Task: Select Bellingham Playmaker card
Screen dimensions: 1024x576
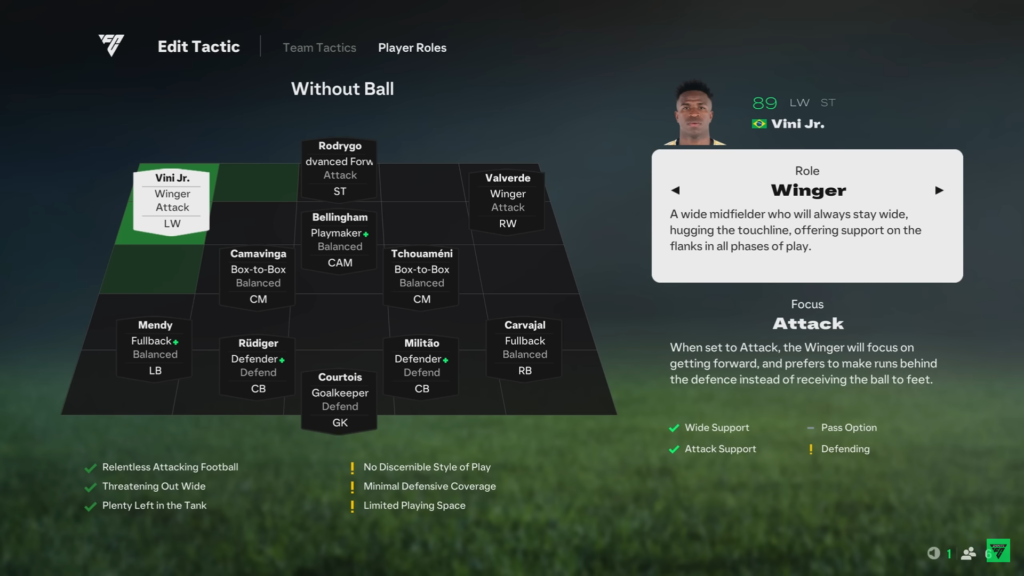Action: [340, 239]
